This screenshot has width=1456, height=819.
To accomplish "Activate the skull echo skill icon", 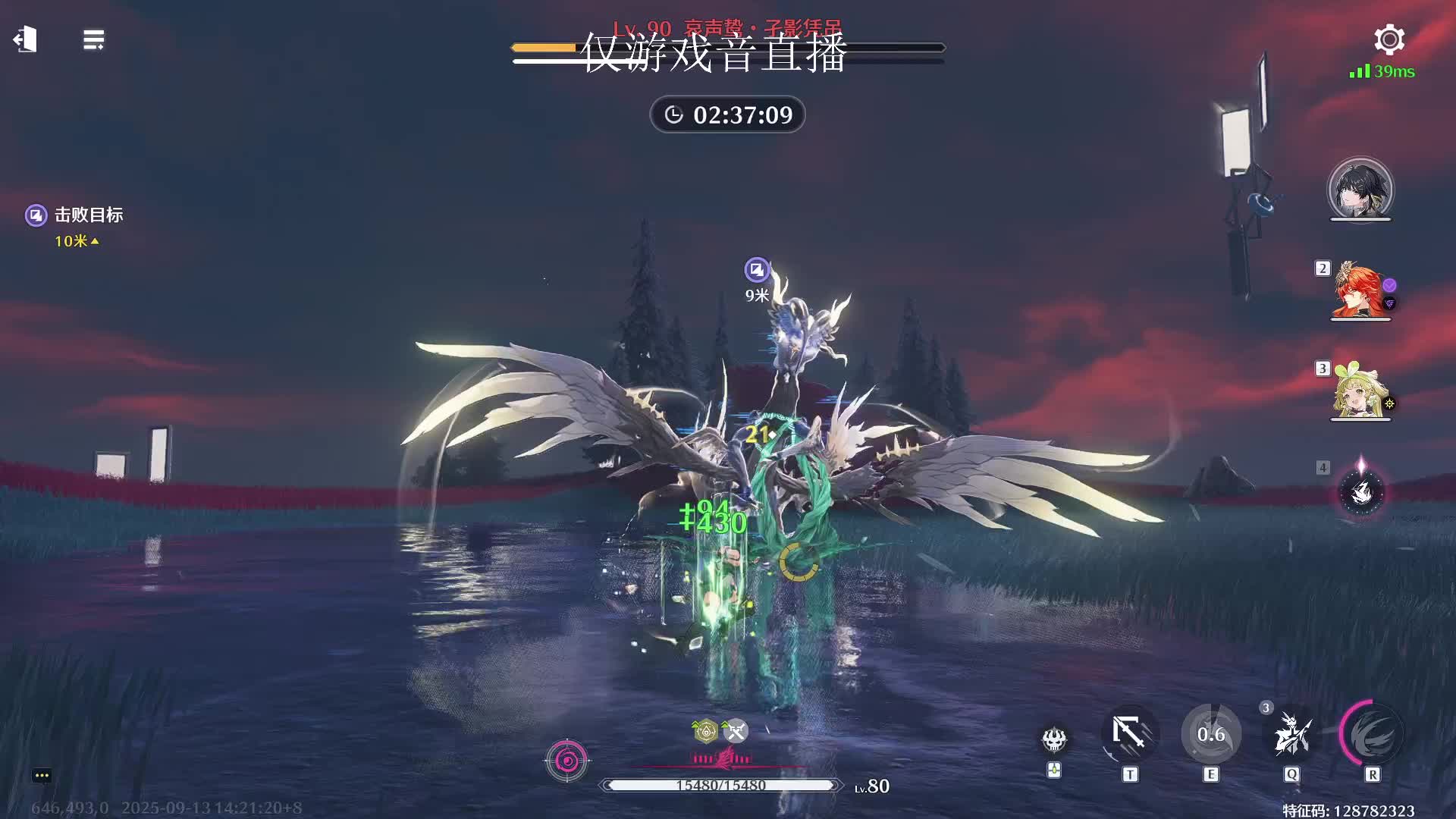I will coord(1054,739).
